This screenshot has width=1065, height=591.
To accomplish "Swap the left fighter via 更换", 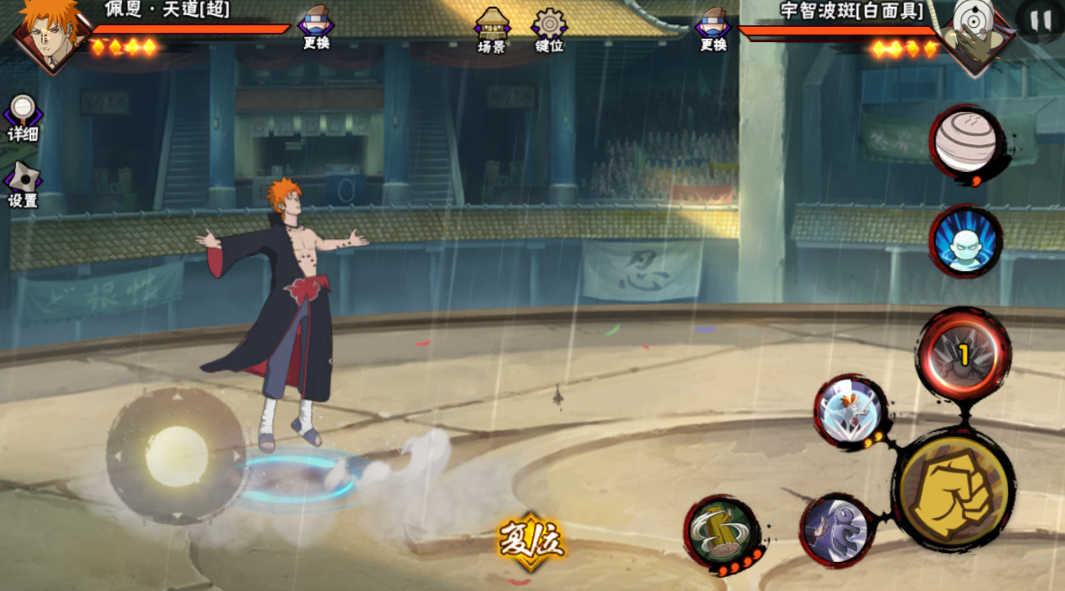I will [x=316, y=27].
